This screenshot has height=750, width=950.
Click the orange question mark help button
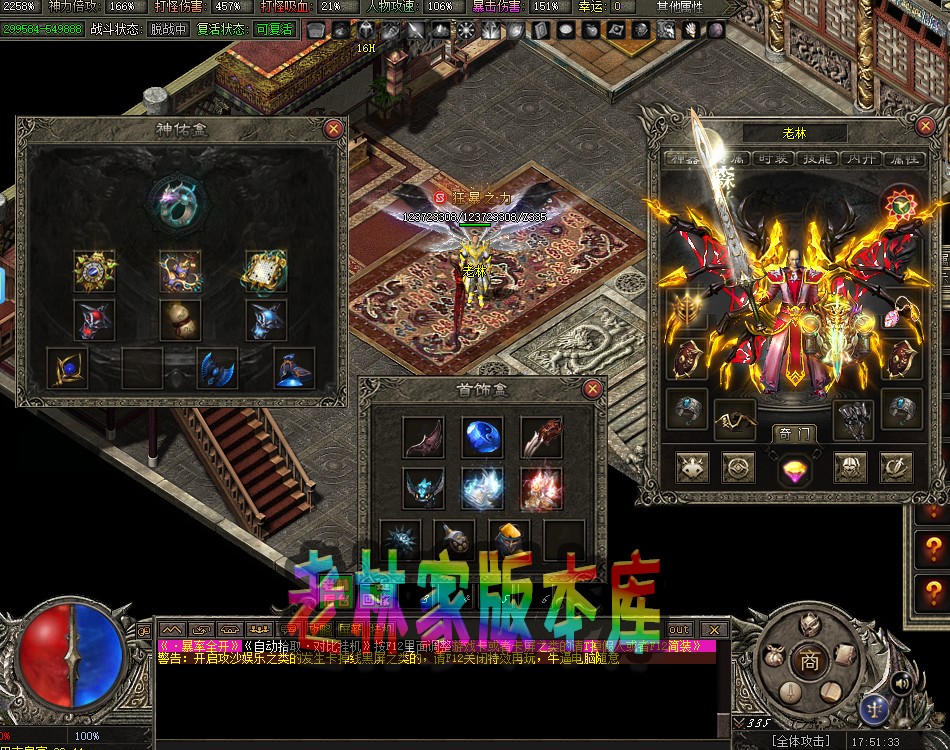click(x=934, y=548)
